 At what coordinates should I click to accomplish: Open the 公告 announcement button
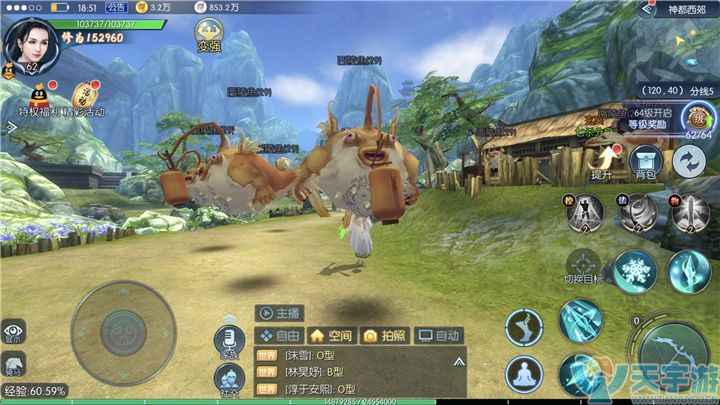click(x=116, y=7)
